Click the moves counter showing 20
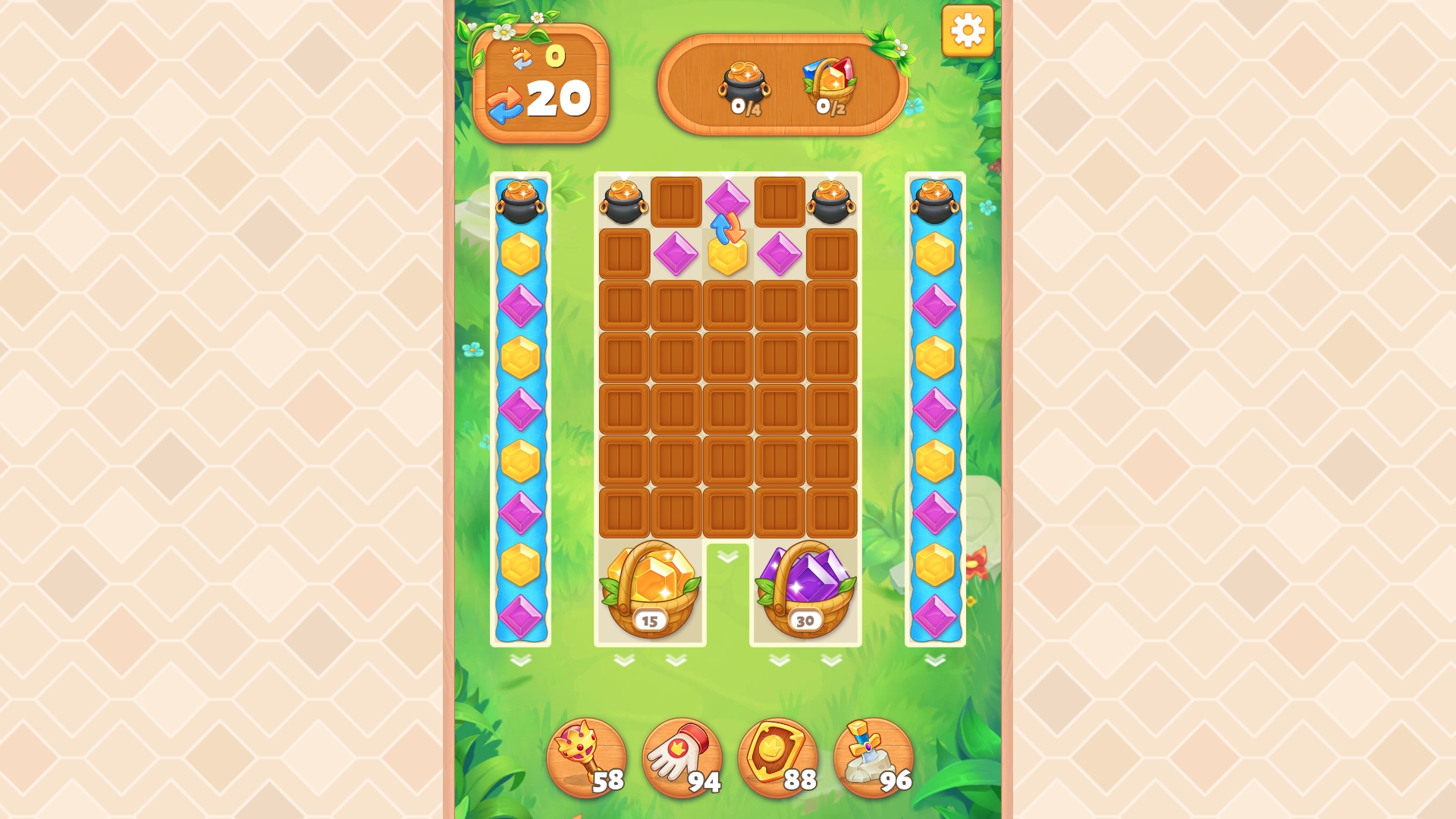This screenshot has width=1456, height=819. click(x=560, y=100)
